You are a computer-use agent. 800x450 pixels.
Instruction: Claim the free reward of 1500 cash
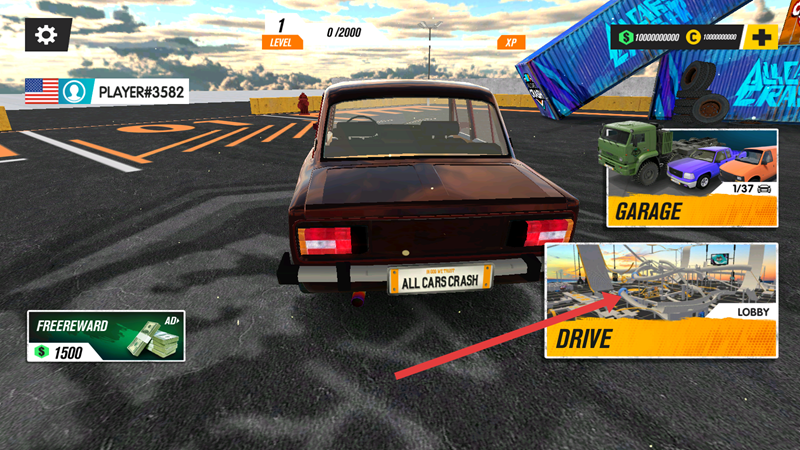(x=106, y=337)
